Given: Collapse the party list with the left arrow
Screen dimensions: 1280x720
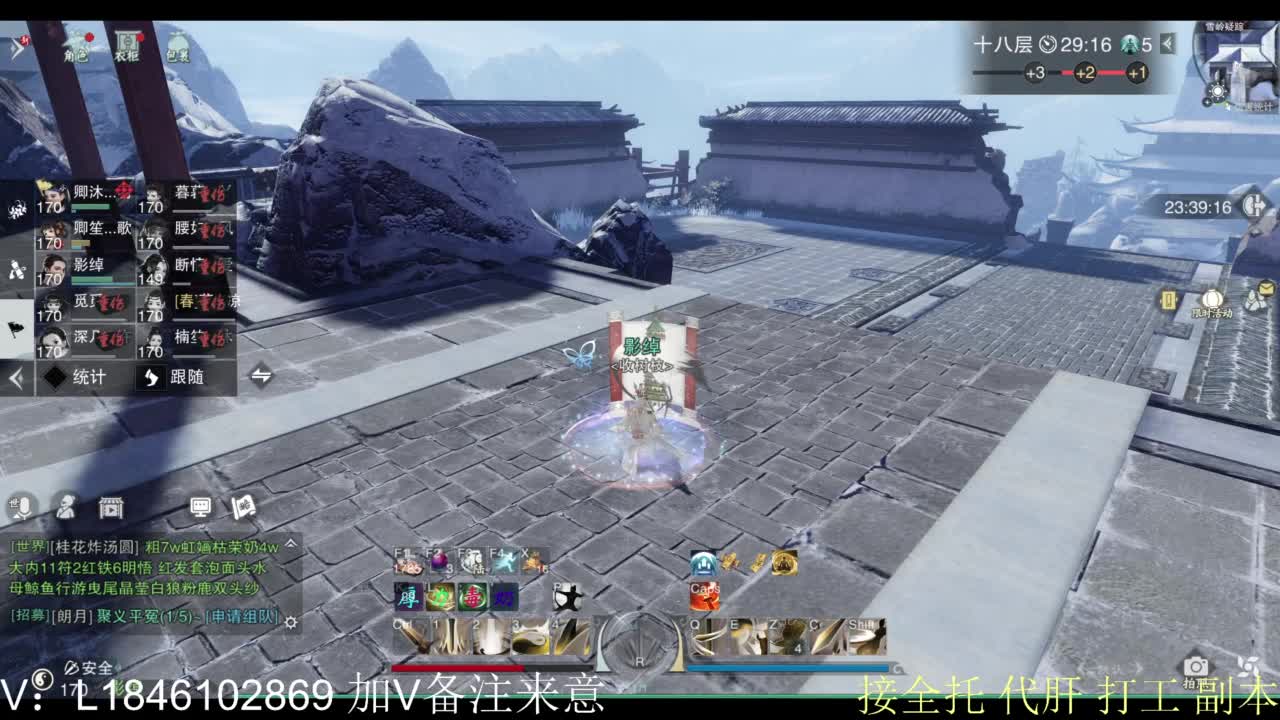Looking at the screenshot, I should (x=16, y=378).
